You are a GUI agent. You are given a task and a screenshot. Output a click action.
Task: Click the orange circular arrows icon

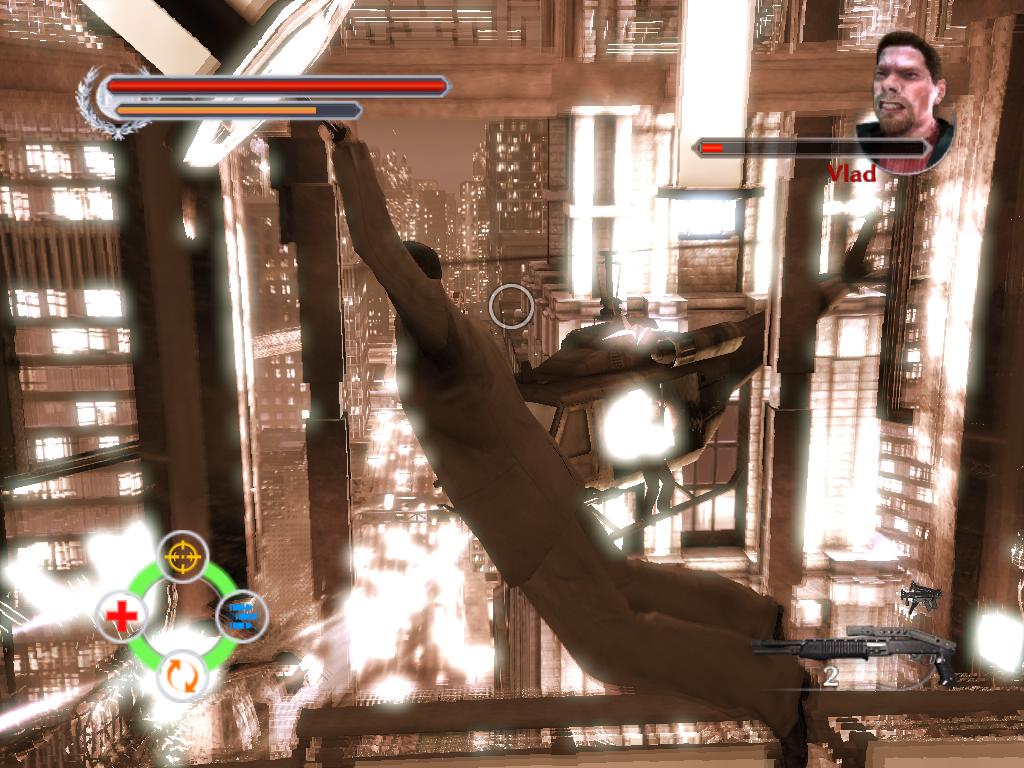[182, 674]
